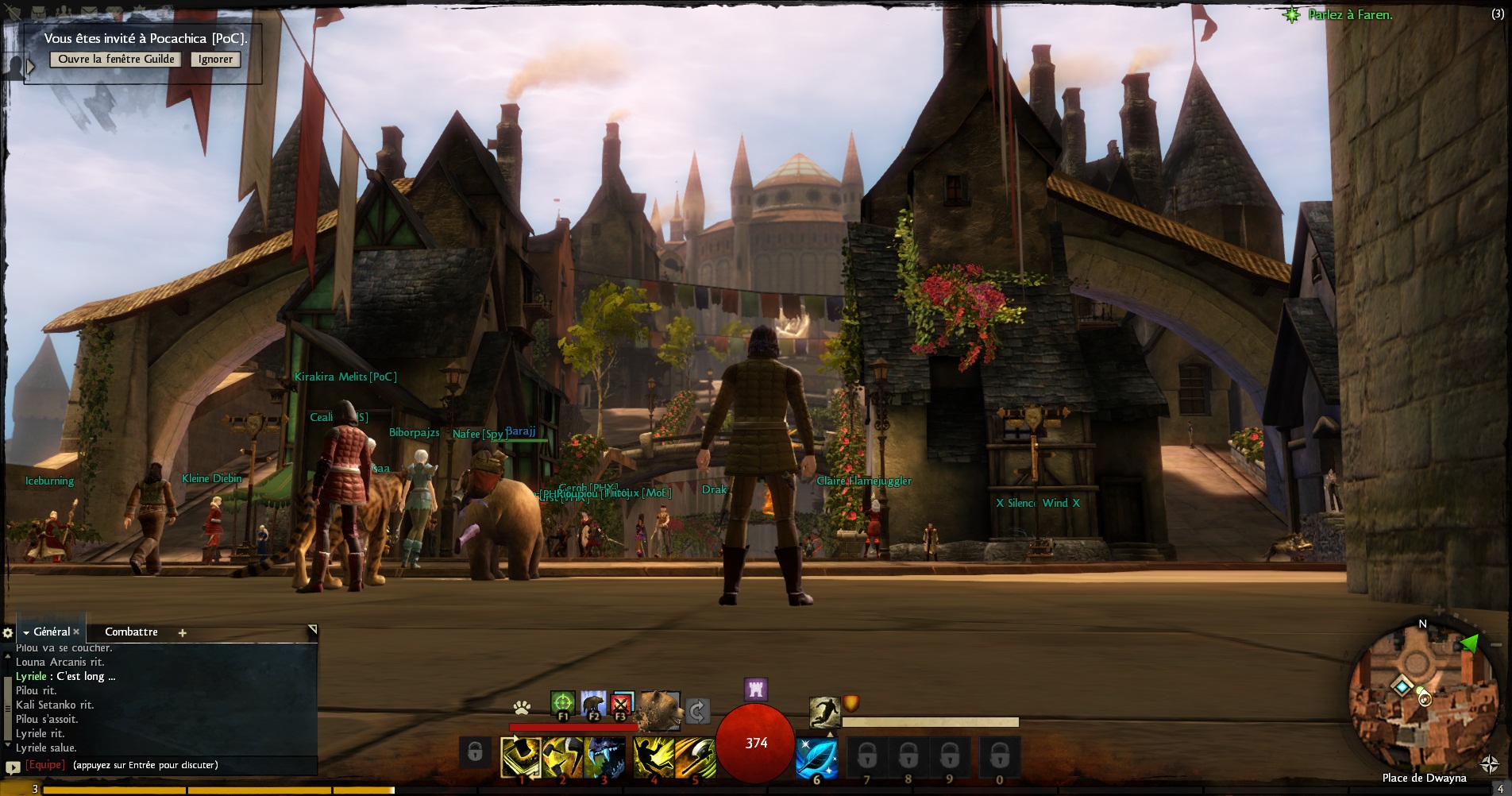The width and height of the screenshot is (1512, 796).
Task: Open the guild window from the invite
Action: (116, 59)
